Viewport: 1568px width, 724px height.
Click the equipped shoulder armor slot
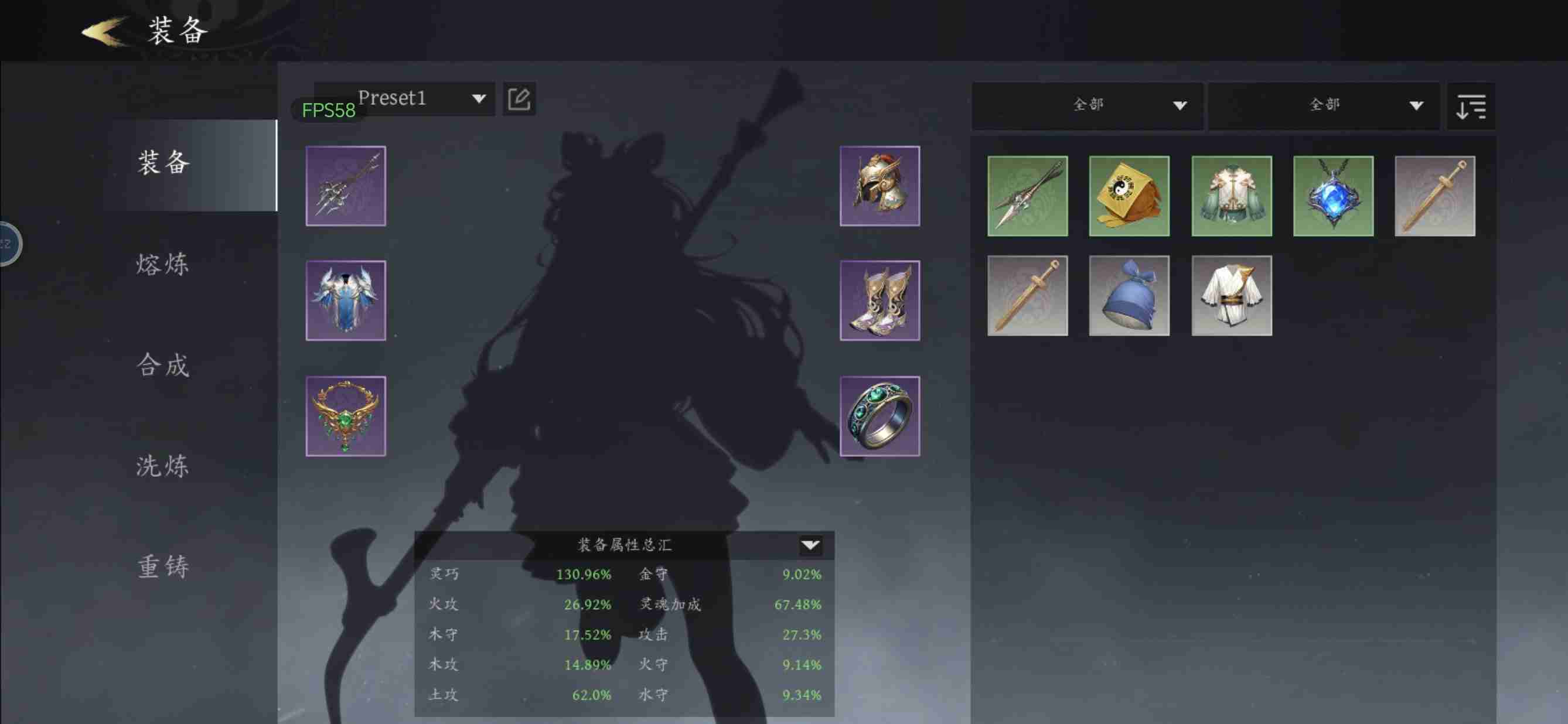click(345, 300)
